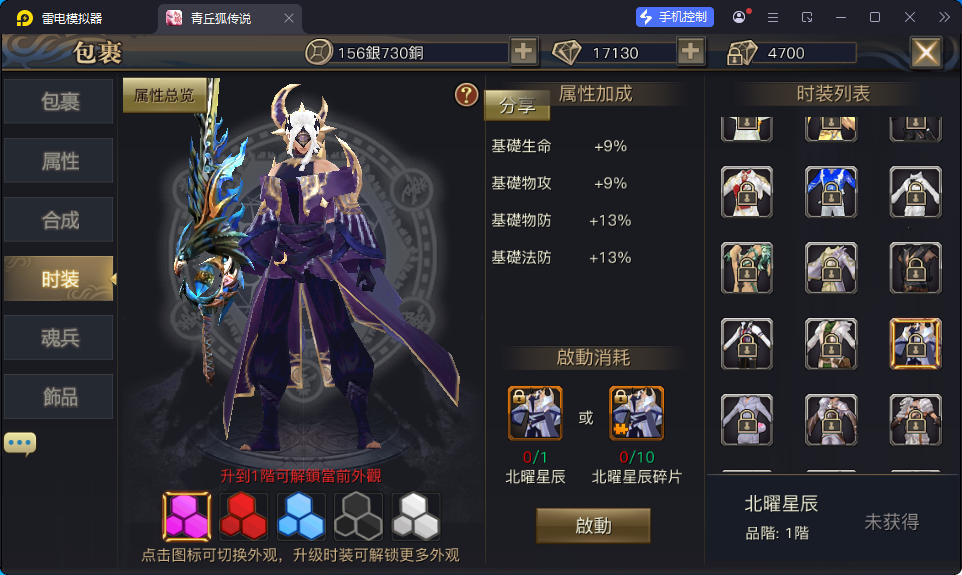Open the chat bubble icon
The height and width of the screenshot is (575, 962).
pos(20,443)
